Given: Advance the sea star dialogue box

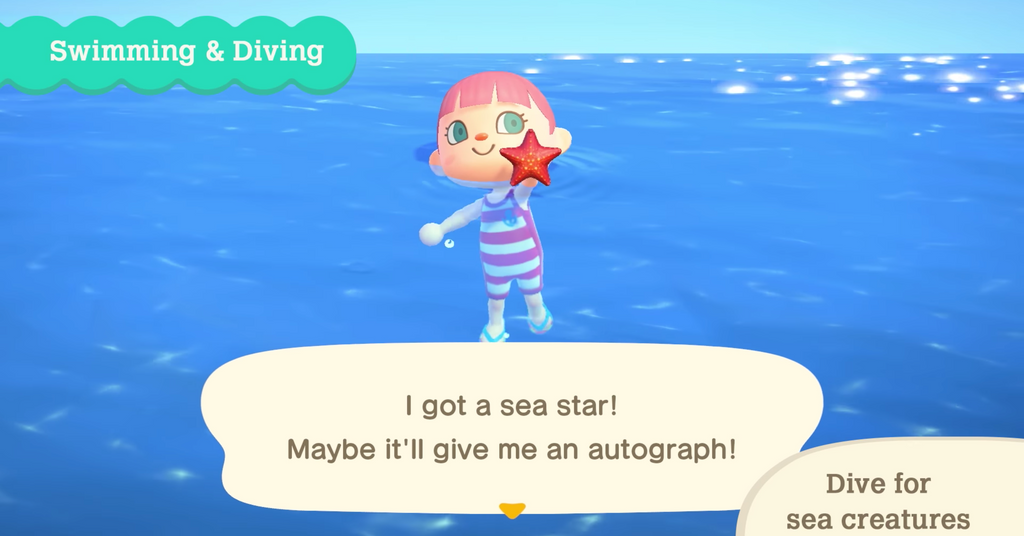Looking at the screenshot, I should pos(511,427).
